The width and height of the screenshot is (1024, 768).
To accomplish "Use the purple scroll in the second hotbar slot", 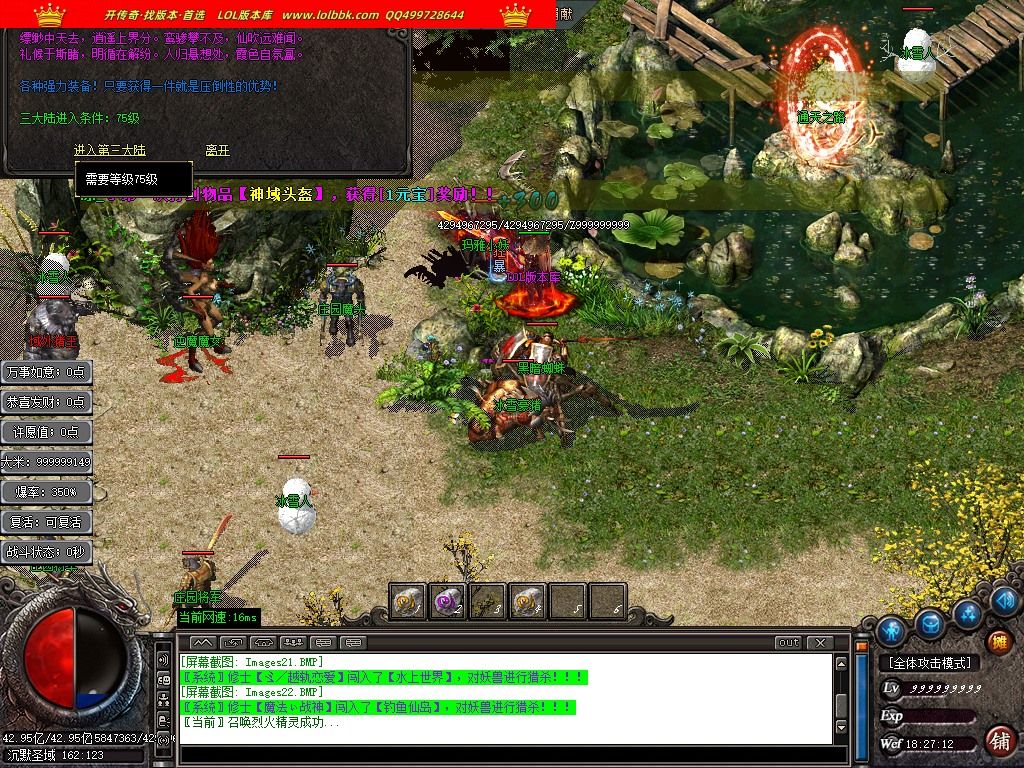I will (x=447, y=601).
